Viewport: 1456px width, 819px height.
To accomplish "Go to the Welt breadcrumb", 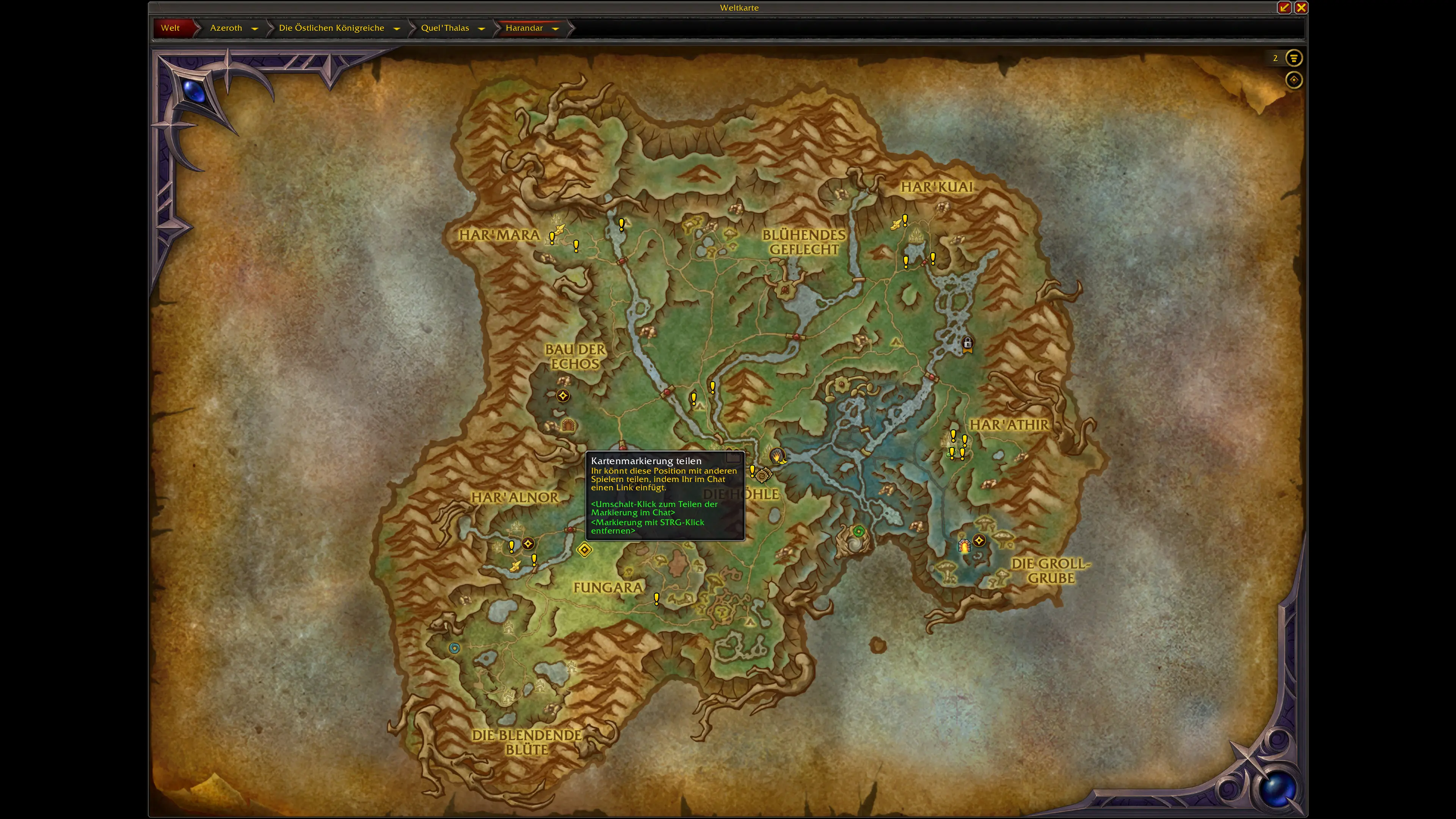I will [x=170, y=28].
